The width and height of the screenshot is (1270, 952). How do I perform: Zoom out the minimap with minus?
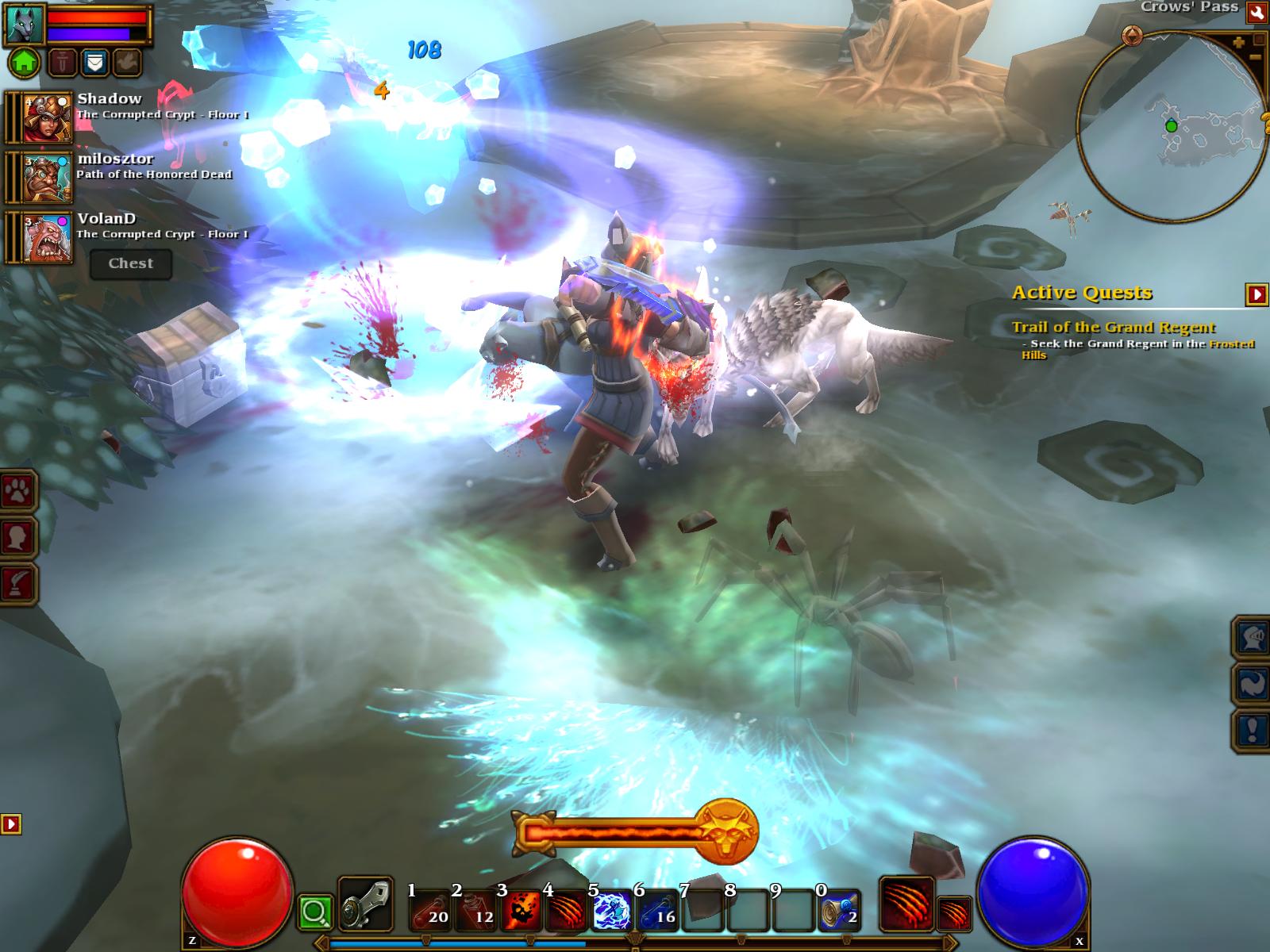coord(1255,56)
